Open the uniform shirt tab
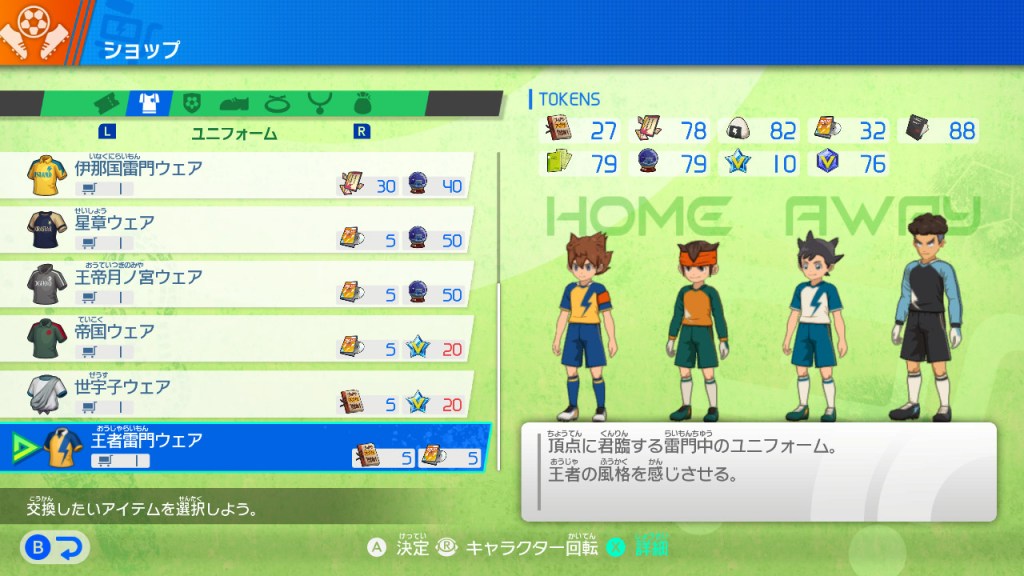1024x576 pixels. coord(149,103)
